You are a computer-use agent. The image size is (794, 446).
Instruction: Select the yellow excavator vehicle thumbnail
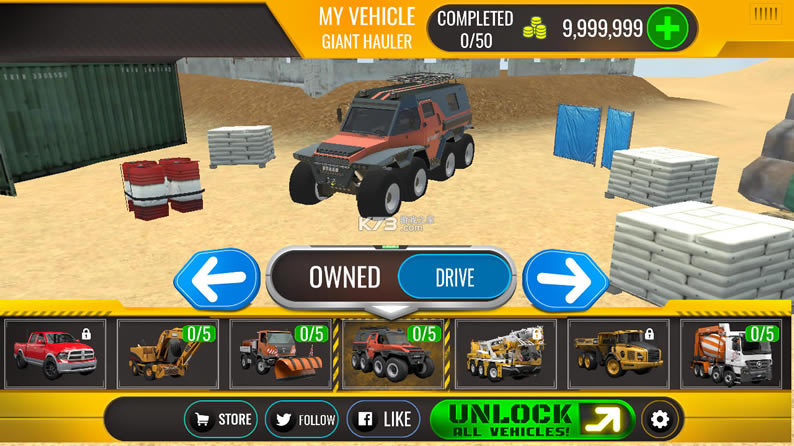tap(167, 354)
